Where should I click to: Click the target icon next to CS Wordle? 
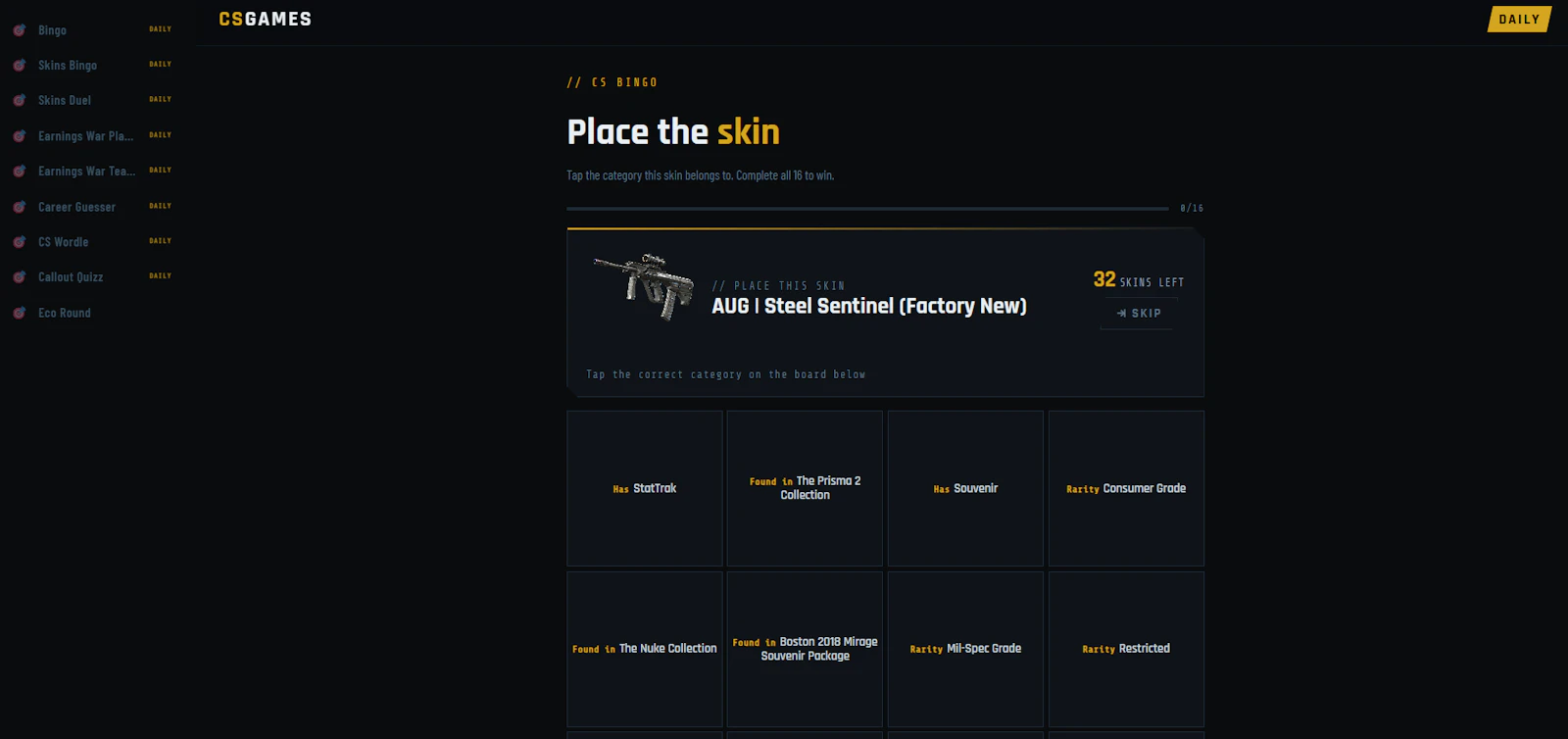(x=18, y=241)
